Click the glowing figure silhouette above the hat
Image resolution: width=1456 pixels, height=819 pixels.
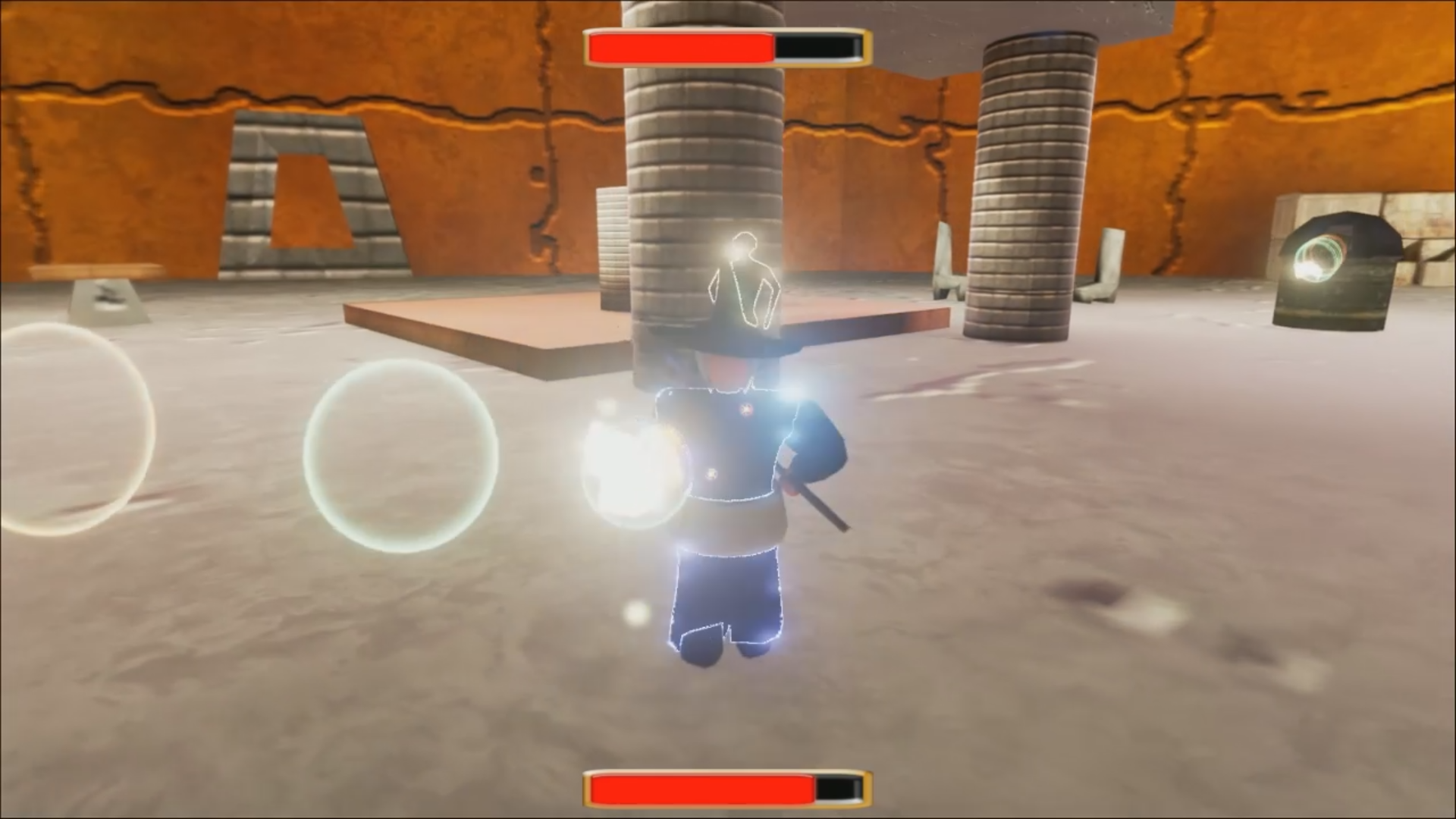743,281
